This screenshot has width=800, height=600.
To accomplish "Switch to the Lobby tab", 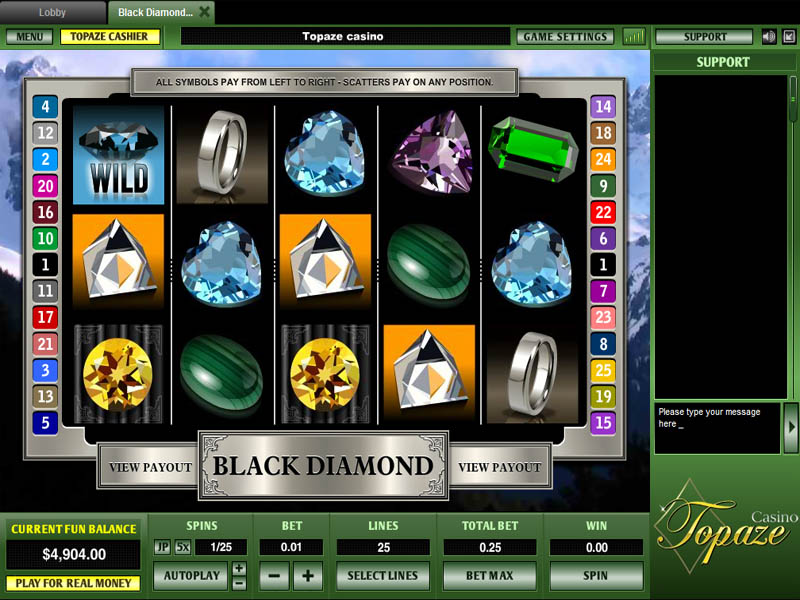I will pyautogui.click(x=52, y=12).
